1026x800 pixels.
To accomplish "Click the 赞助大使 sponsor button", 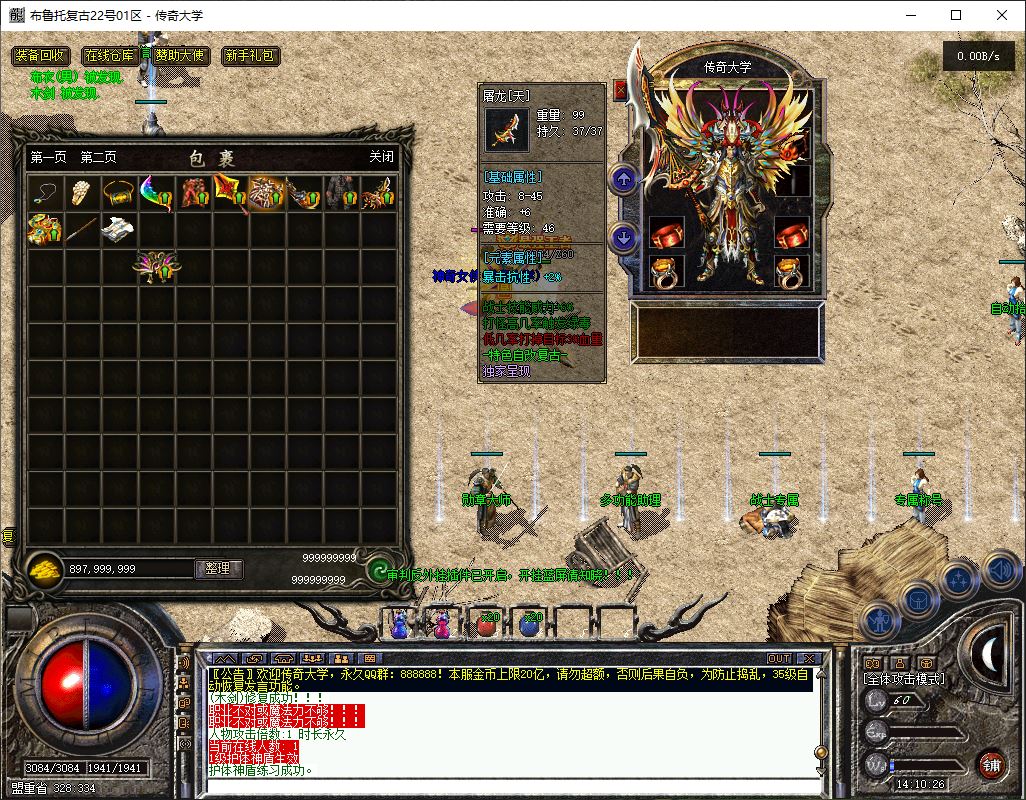I will pyautogui.click(x=179, y=56).
